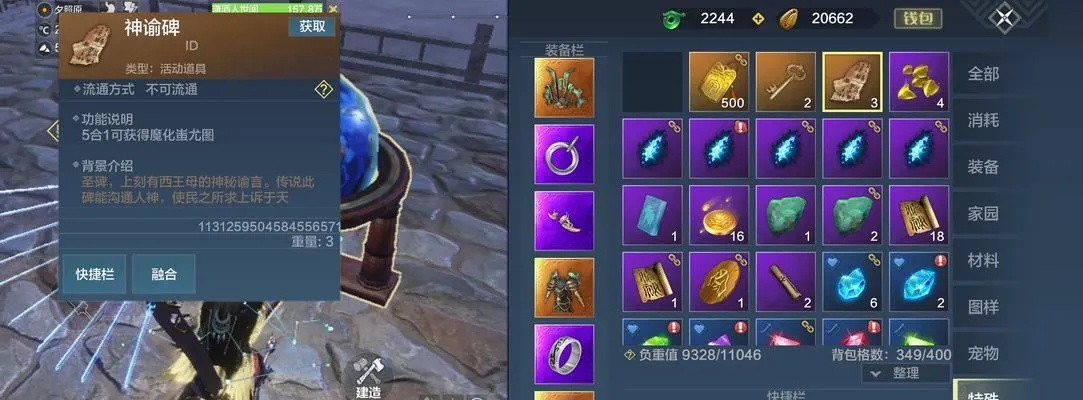Switch to the 装备 equipment tab
This screenshot has height=400, width=1083.
pyautogui.click(x=983, y=167)
